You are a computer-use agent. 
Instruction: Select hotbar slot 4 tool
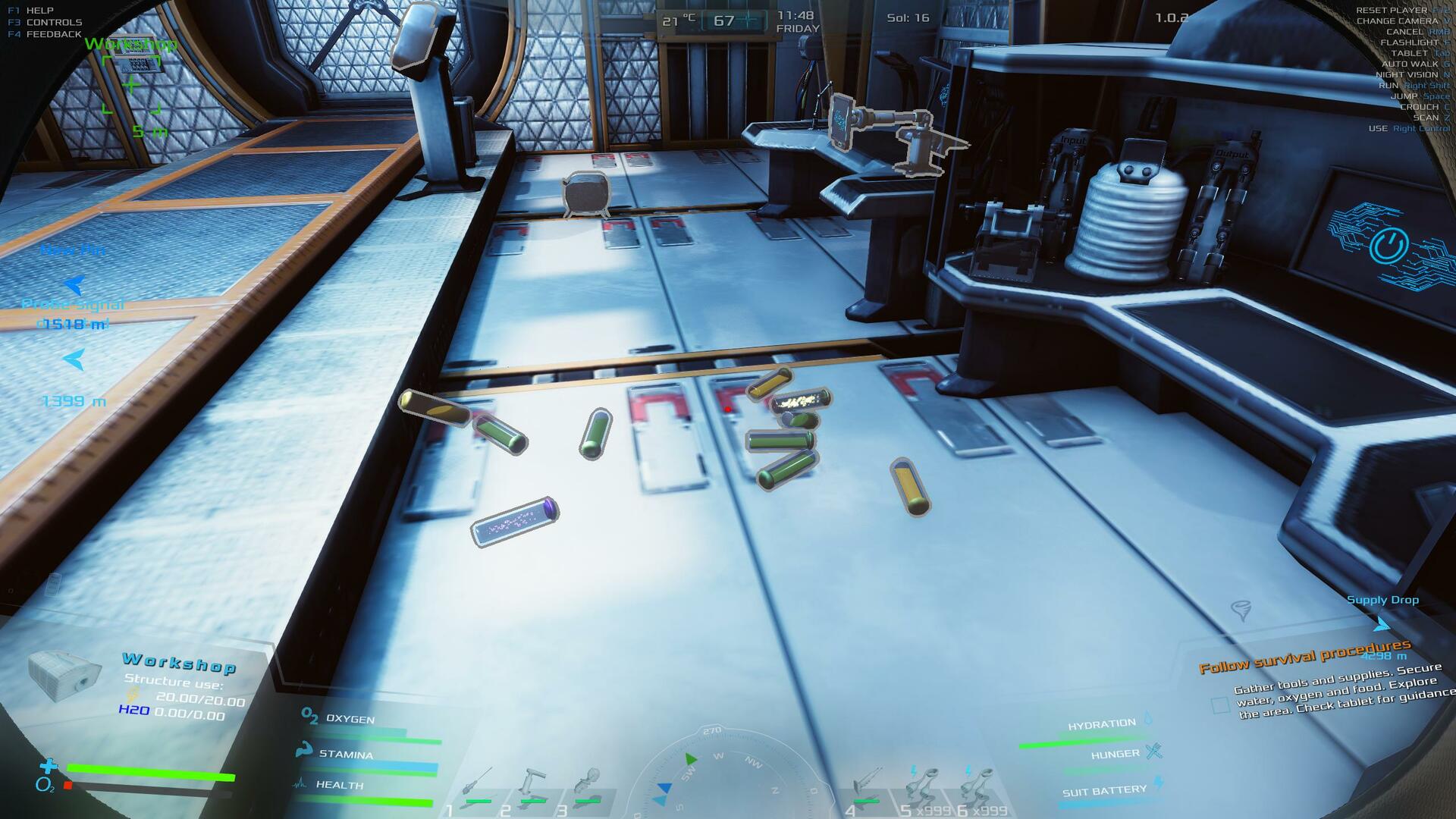866,785
